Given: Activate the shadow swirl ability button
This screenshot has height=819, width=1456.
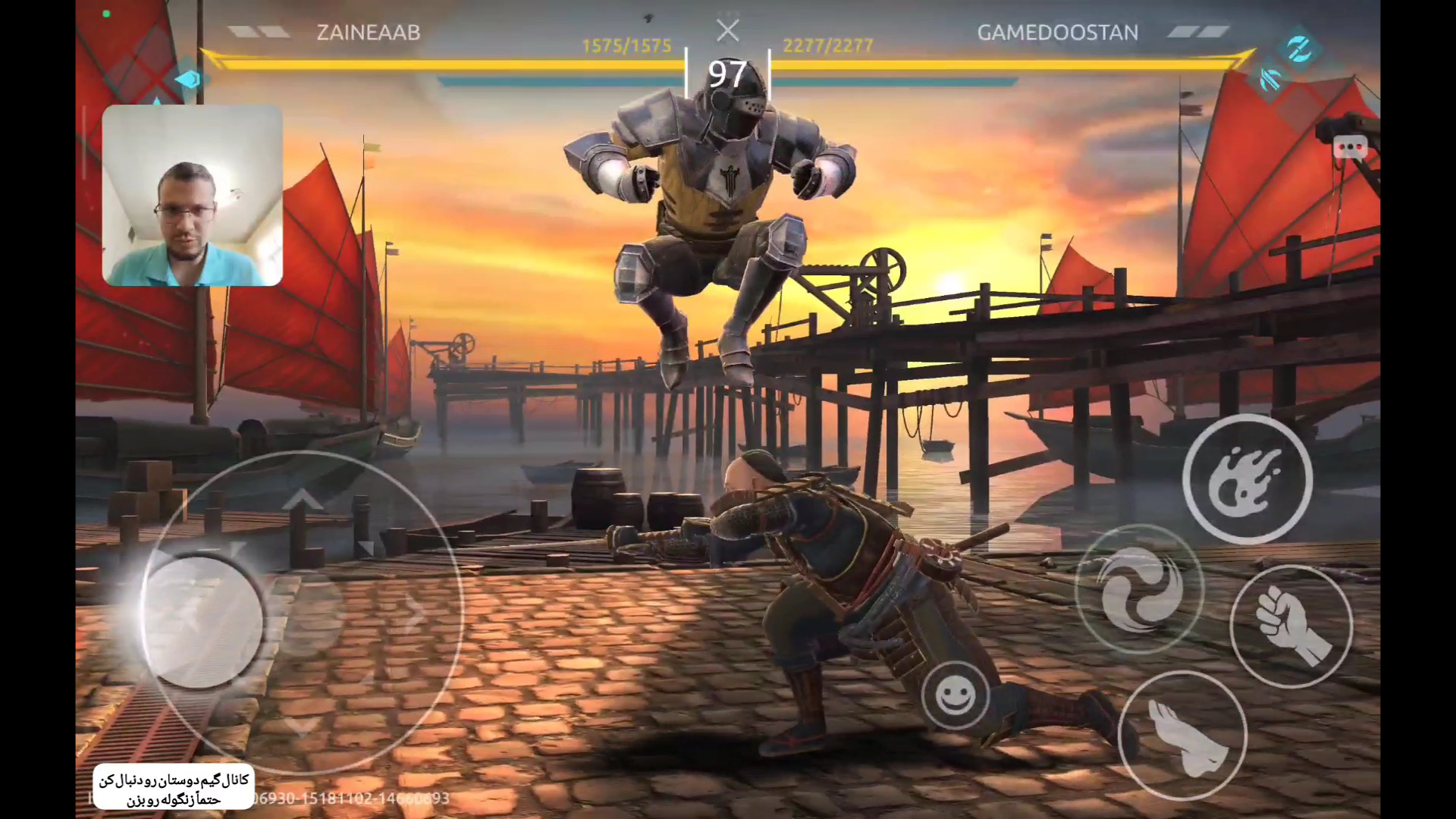Looking at the screenshot, I should pyautogui.click(x=1139, y=589).
